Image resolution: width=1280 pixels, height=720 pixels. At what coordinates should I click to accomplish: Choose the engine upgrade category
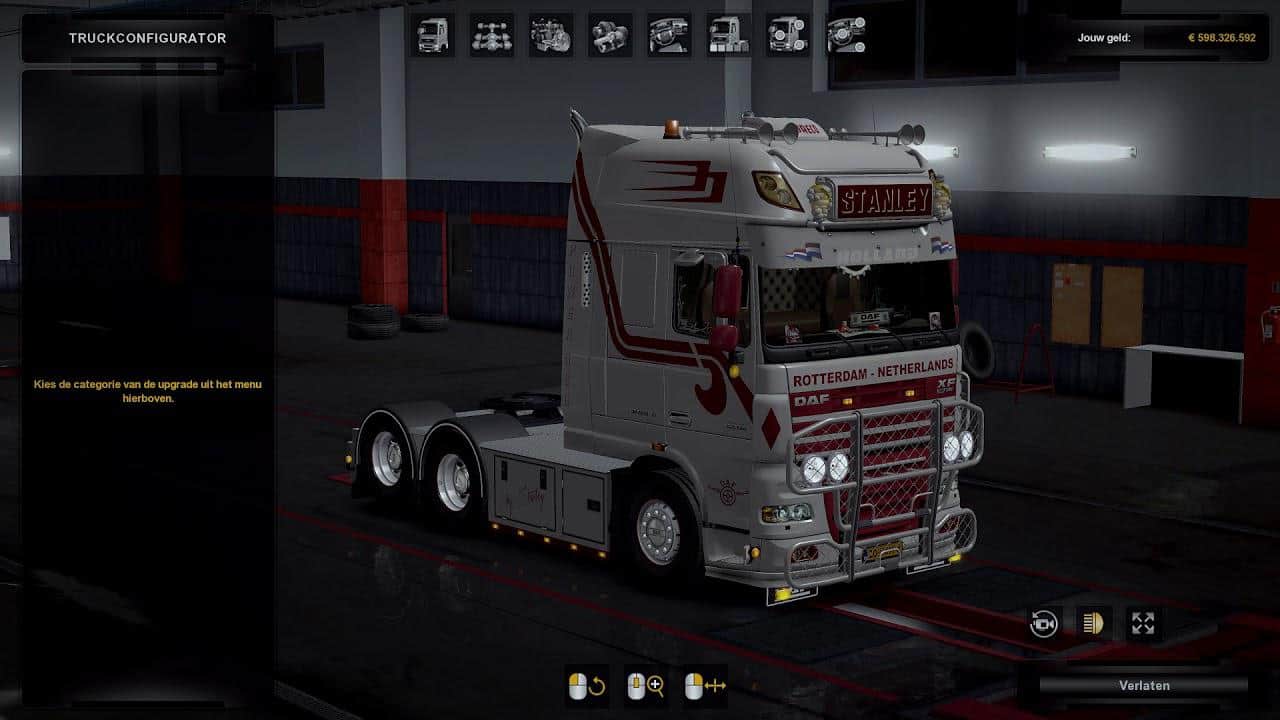[x=550, y=35]
